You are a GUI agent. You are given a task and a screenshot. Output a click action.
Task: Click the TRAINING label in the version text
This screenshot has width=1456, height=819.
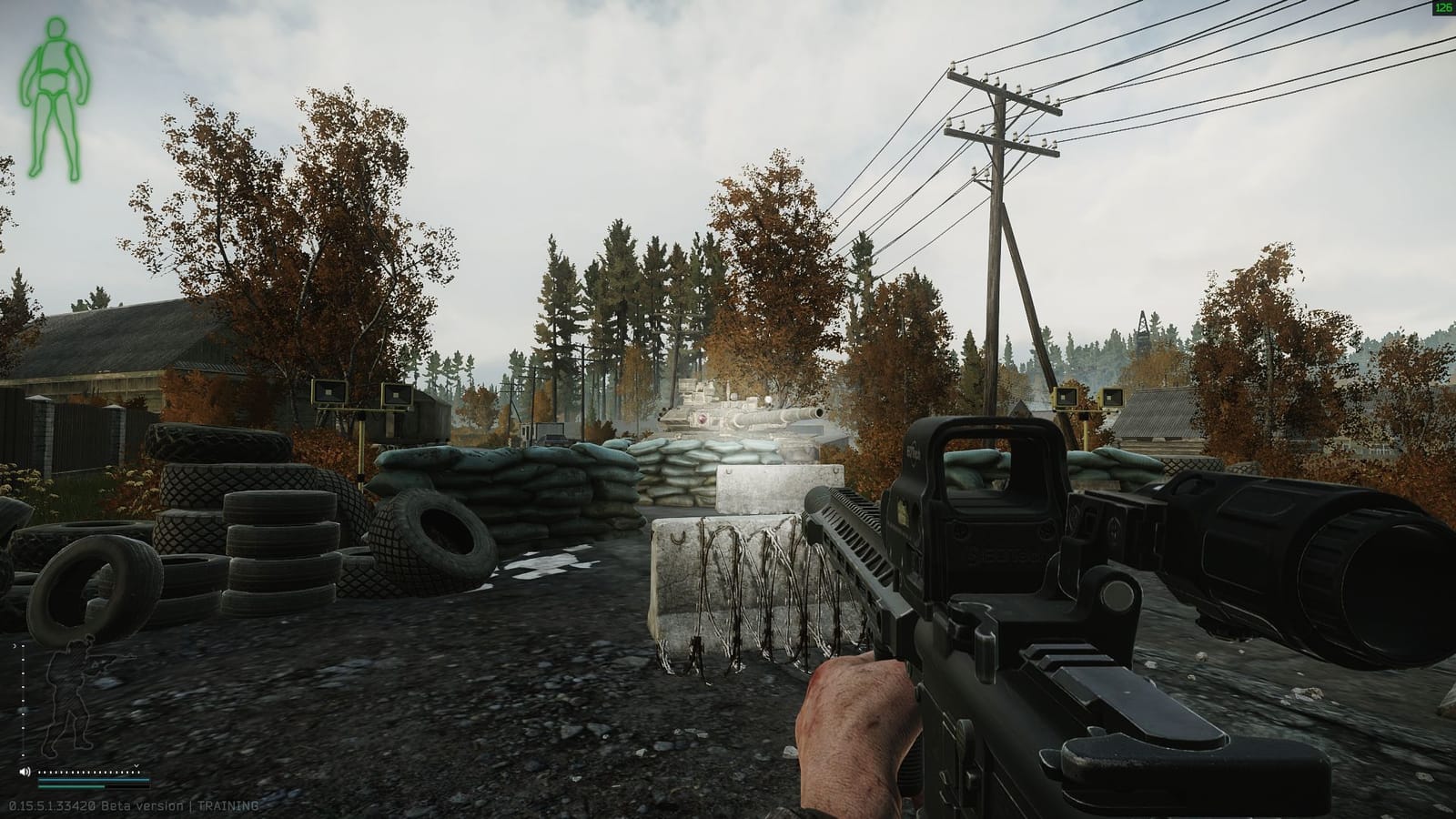point(225,806)
